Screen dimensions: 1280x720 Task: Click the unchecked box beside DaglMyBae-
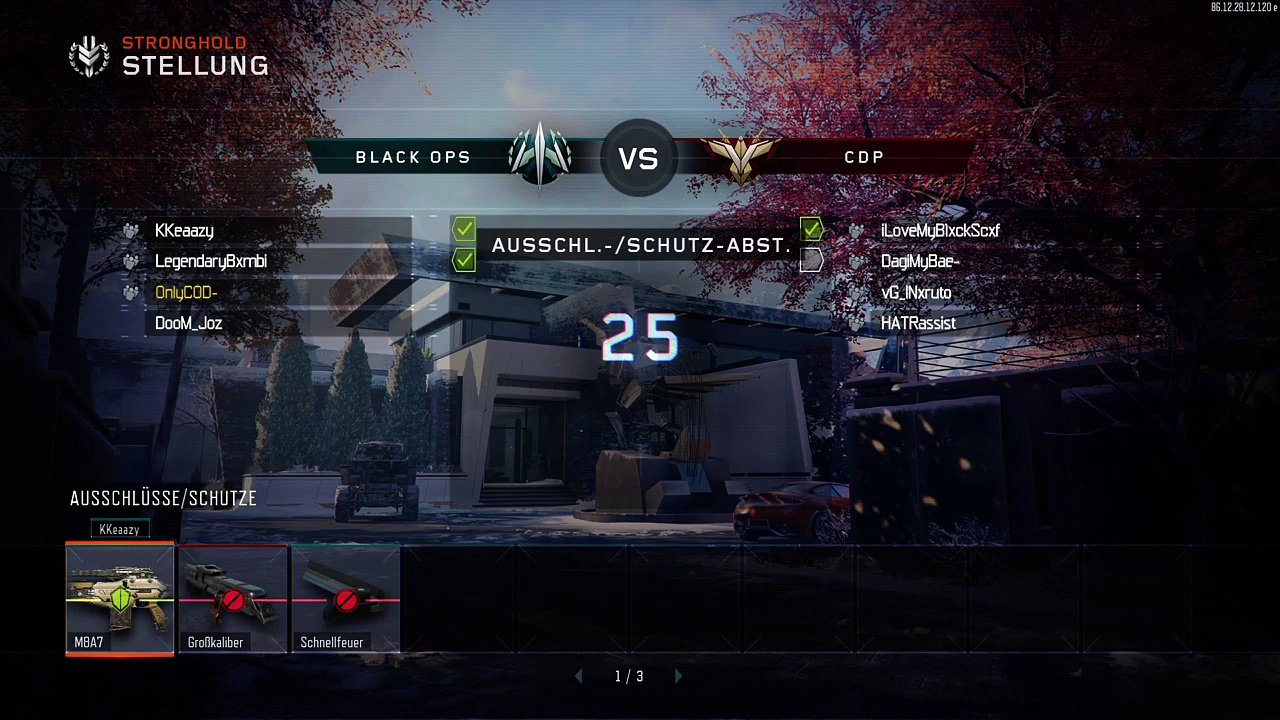tap(811, 261)
